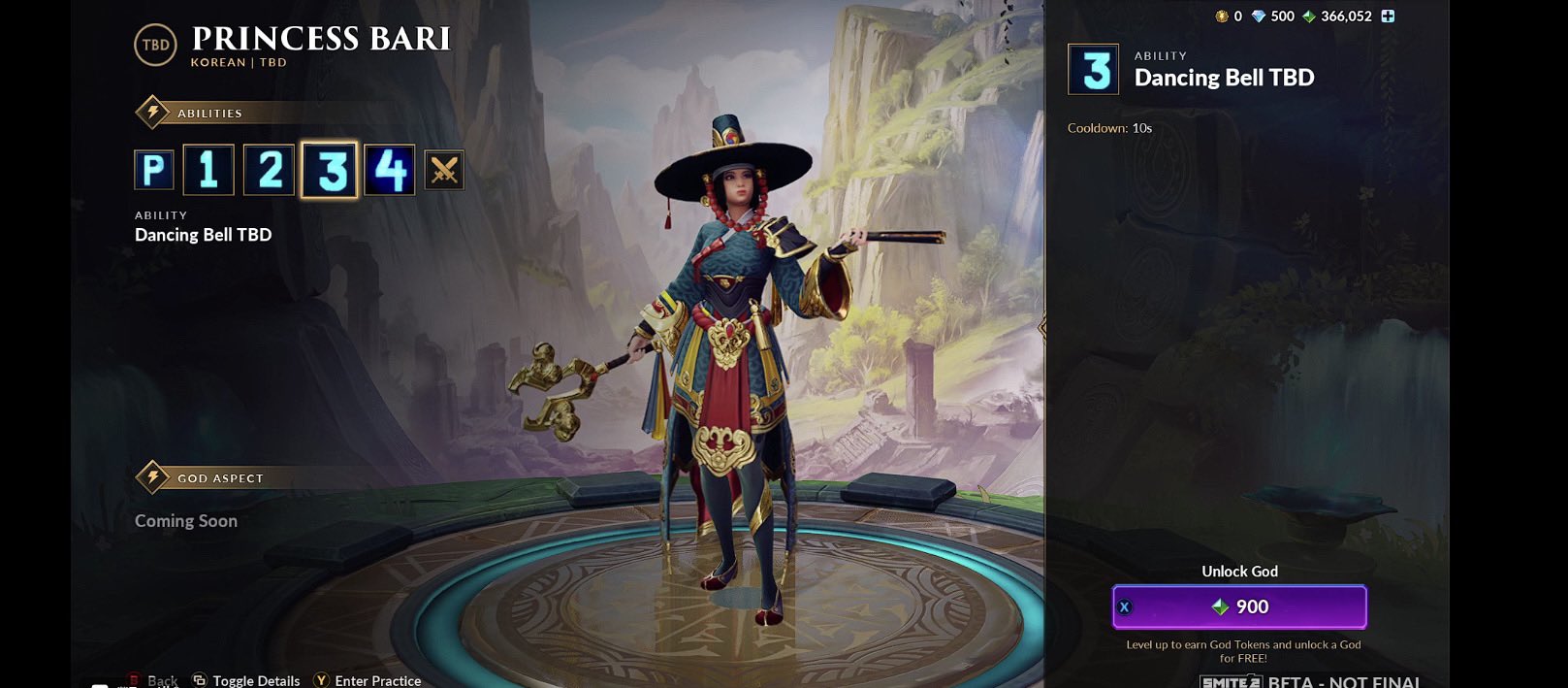1568x688 pixels.
Task: Show ability 1 details
Action: click(208, 170)
